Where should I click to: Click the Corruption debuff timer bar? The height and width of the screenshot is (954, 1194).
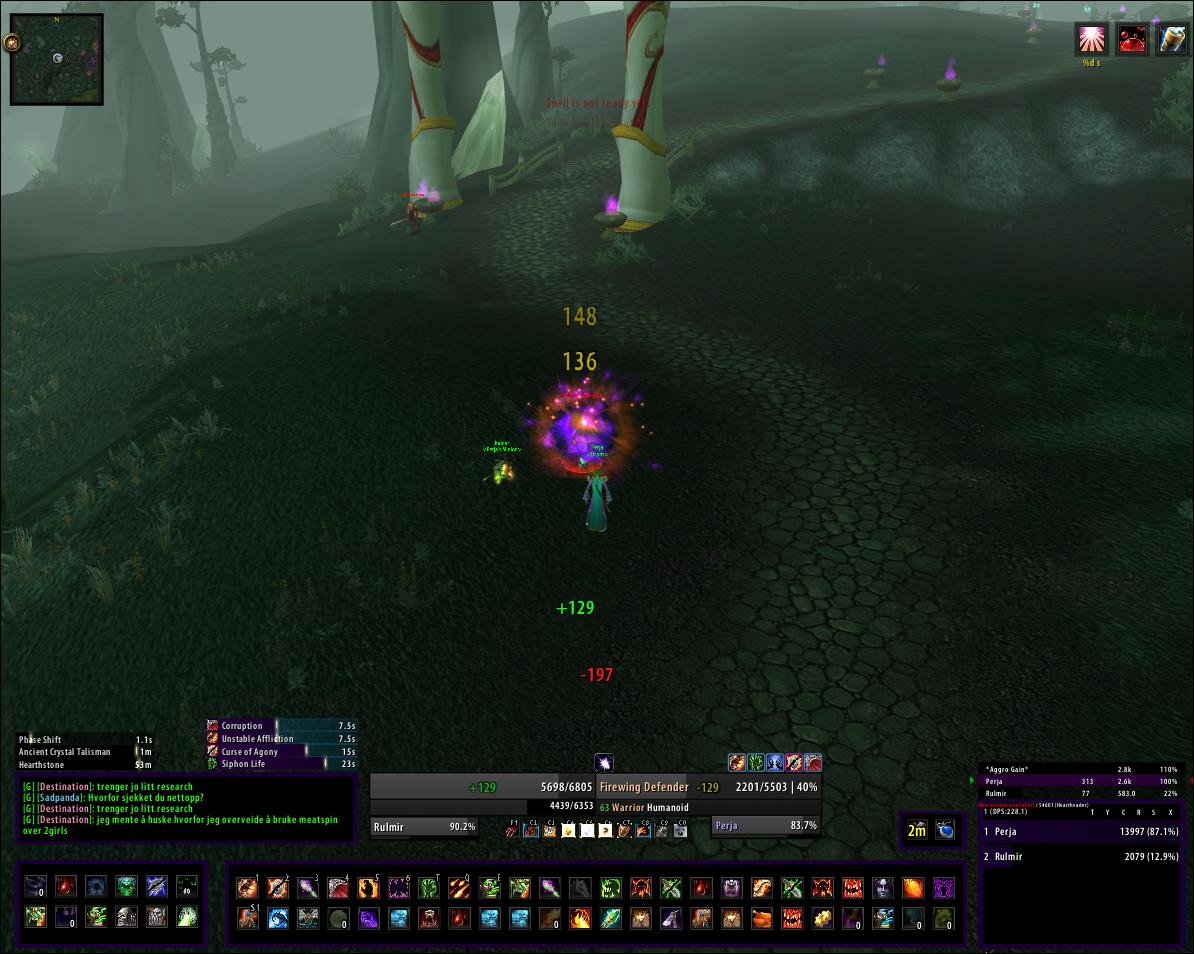click(281, 726)
